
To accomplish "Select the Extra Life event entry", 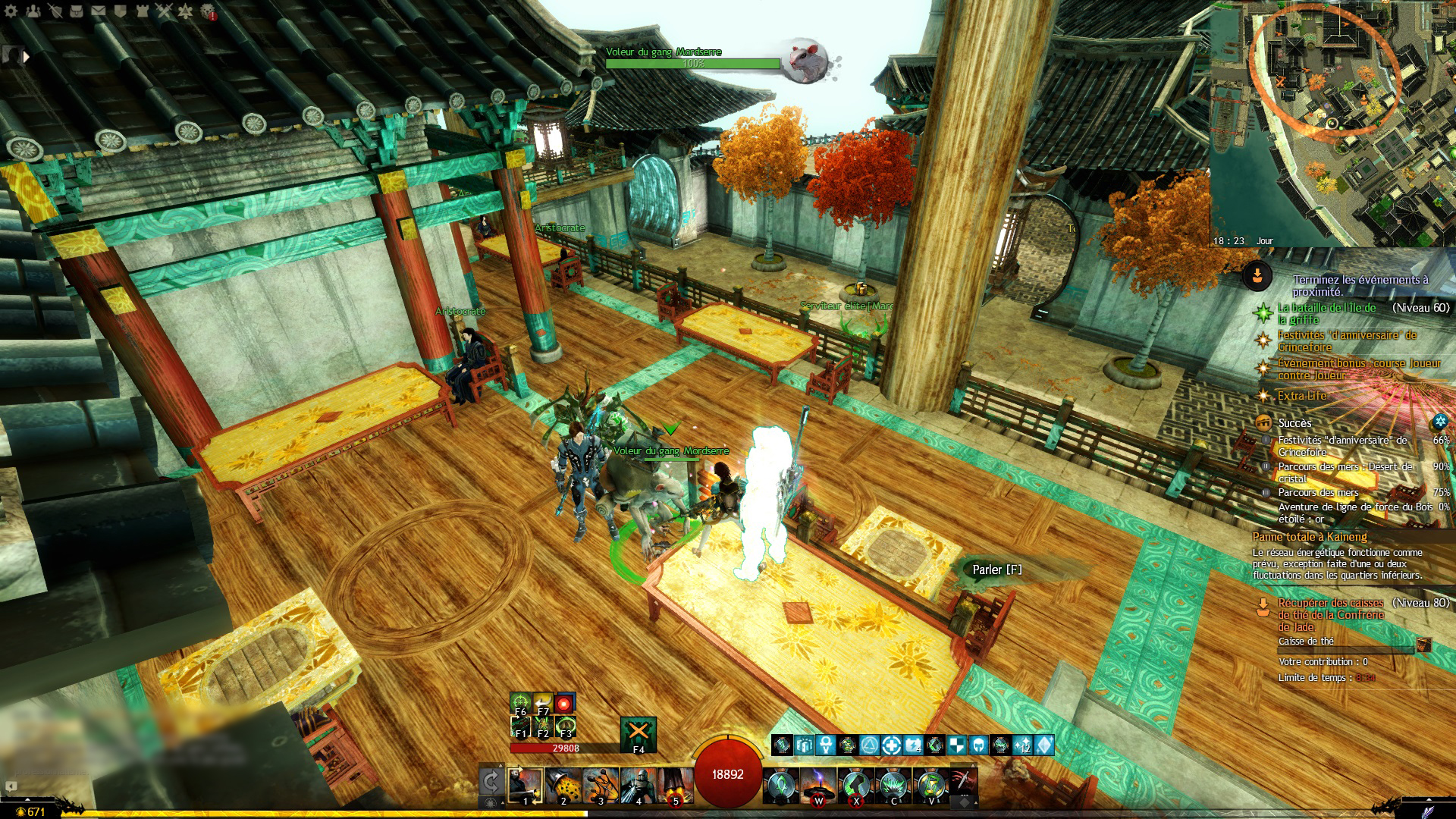I will click(1302, 396).
